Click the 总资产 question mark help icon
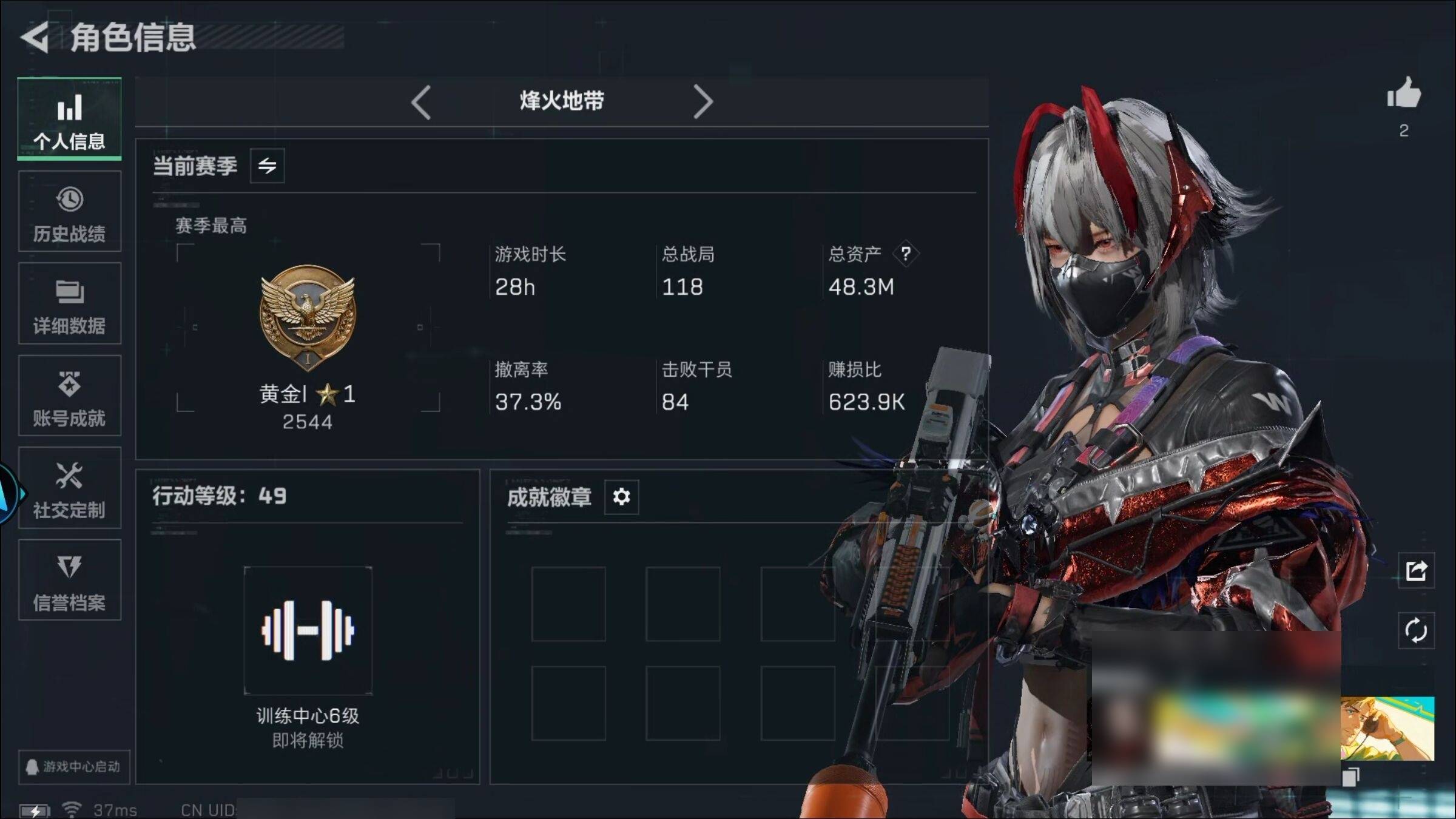This screenshot has width=1456, height=819. point(906,253)
